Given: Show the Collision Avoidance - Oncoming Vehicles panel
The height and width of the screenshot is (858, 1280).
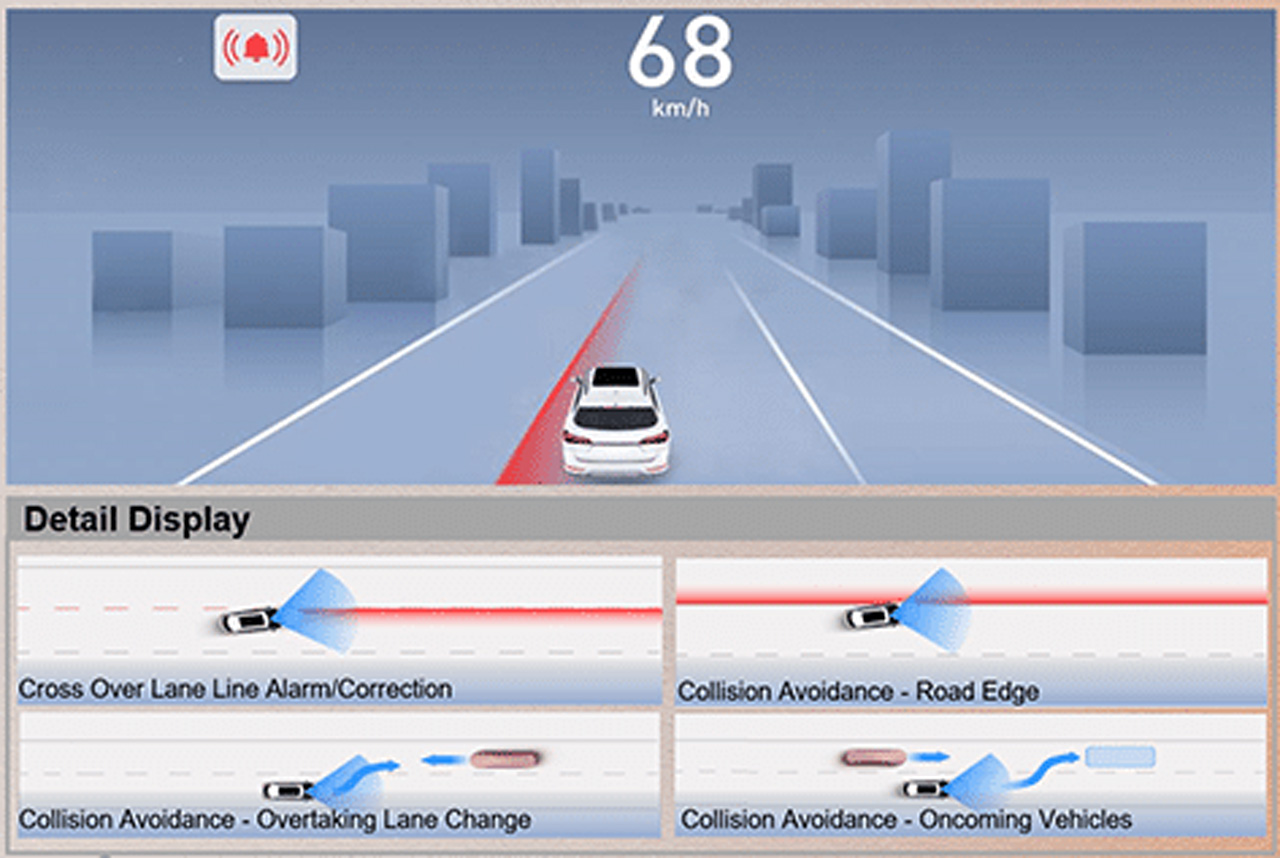Looking at the screenshot, I should click(971, 774).
